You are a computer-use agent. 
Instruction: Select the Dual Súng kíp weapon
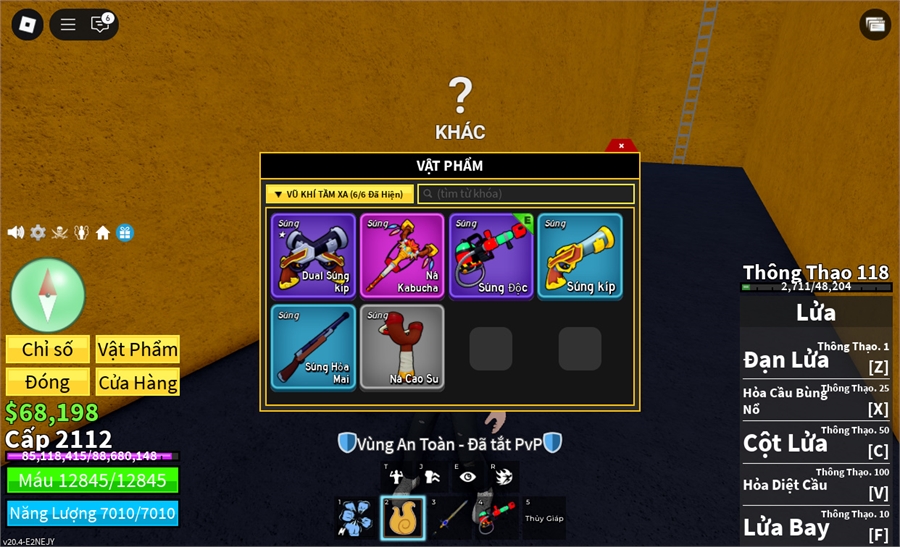[313, 256]
